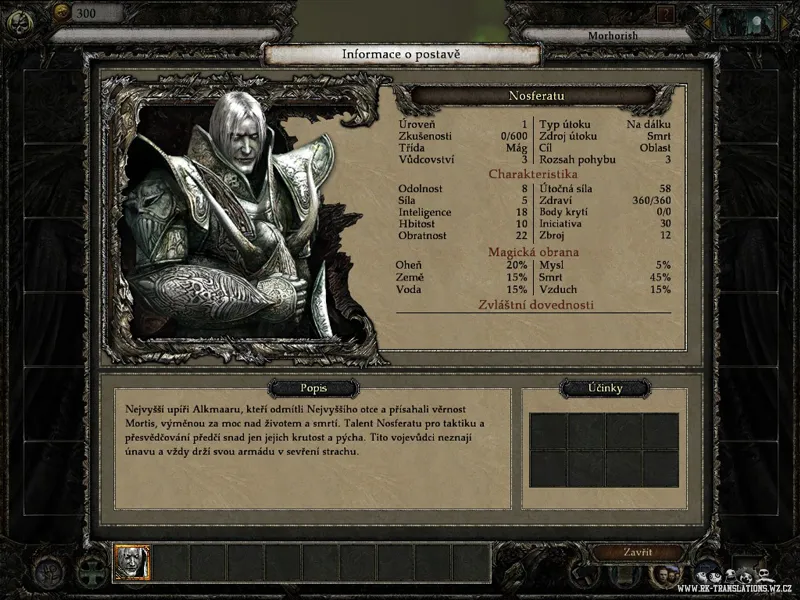Click the skull emblem in the top corner
Screen dimensions: 800x600
(20, 14)
